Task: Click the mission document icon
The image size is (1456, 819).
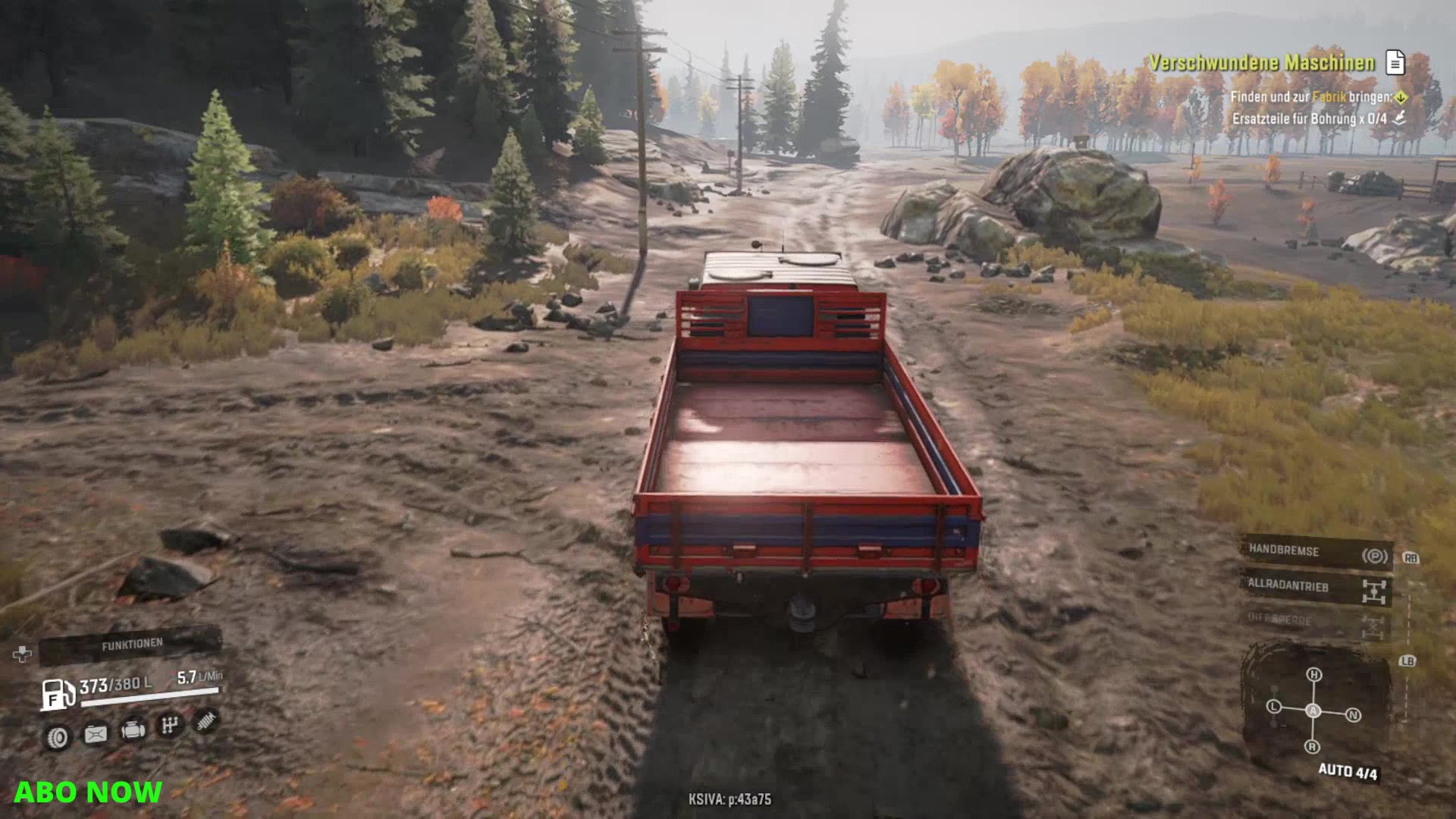Action: [x=1395, y=63]
